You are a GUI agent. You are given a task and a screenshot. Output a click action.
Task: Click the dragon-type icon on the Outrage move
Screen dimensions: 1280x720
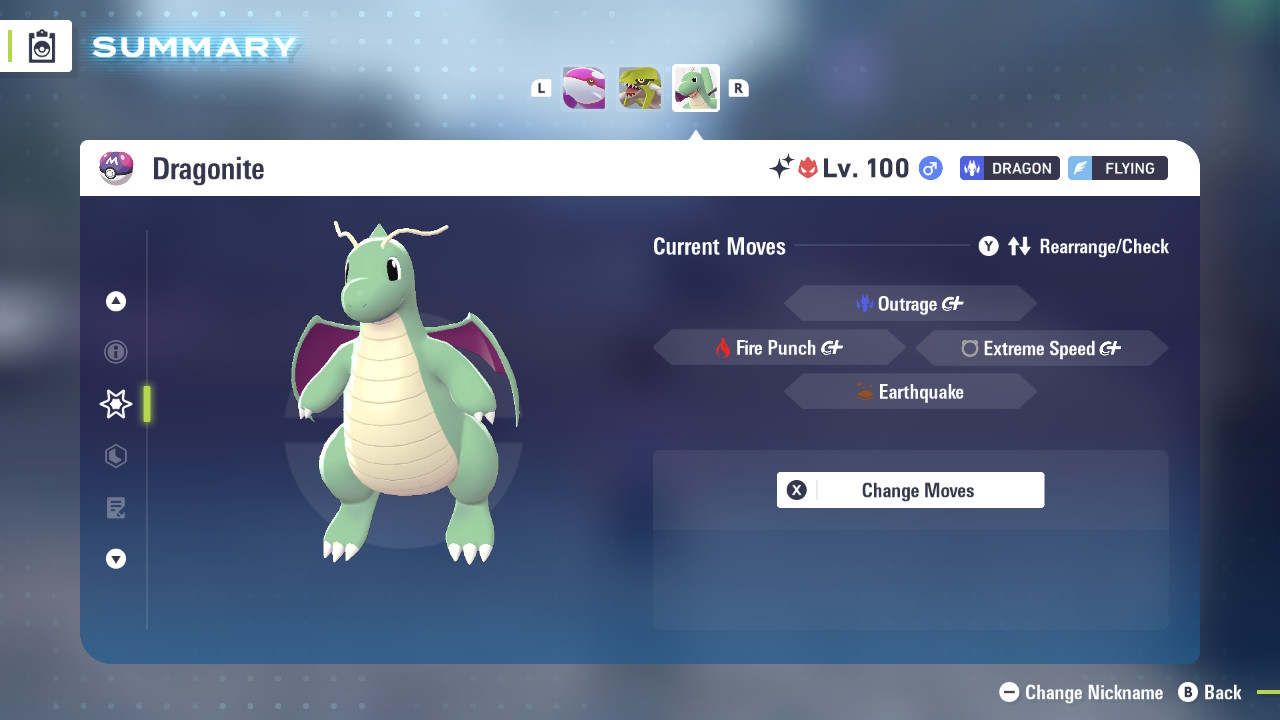[x=866, y=303]
